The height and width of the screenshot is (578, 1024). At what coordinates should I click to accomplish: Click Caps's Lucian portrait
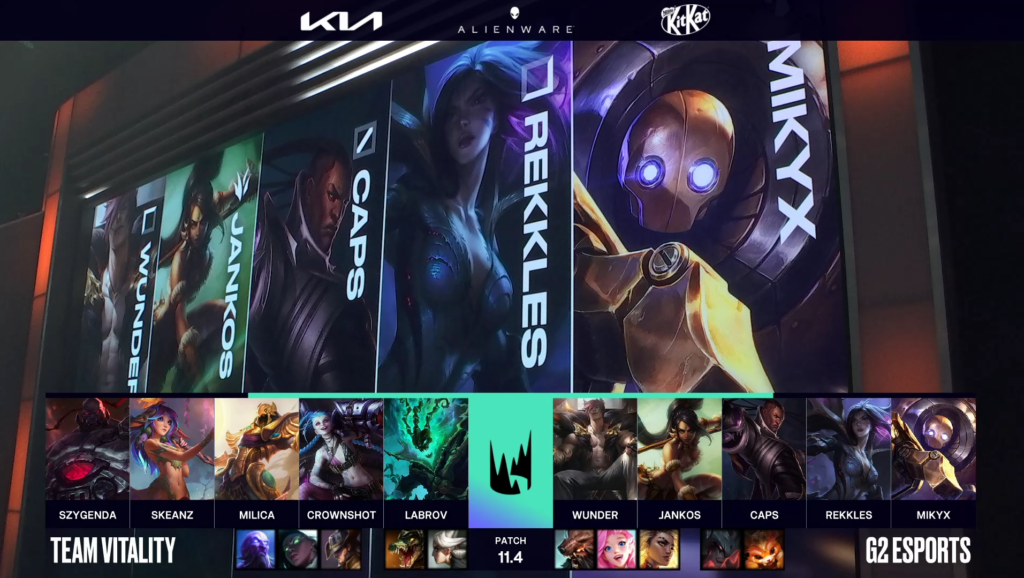(x=764, y=449)
